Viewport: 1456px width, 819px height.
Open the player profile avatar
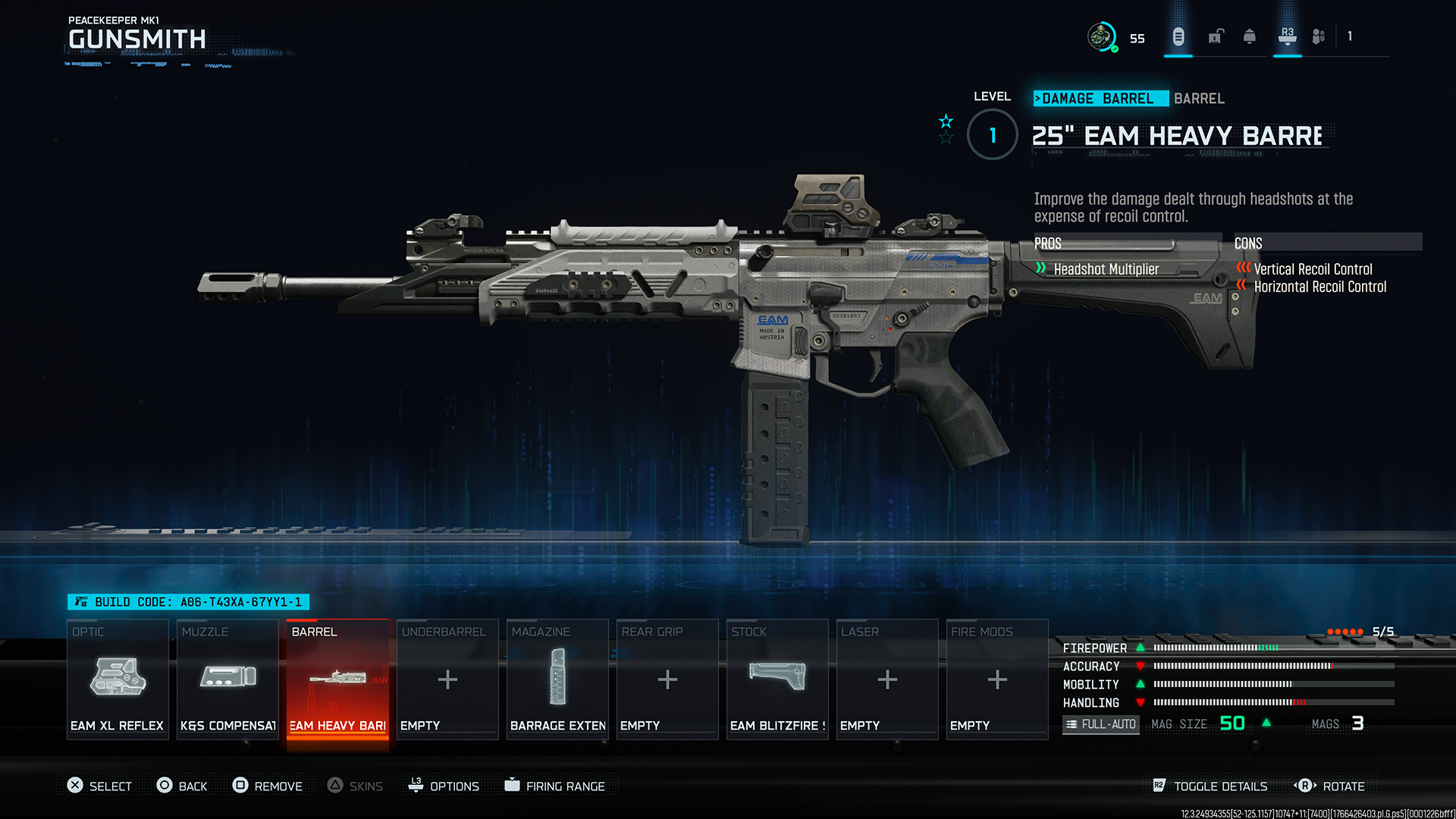1101,36
